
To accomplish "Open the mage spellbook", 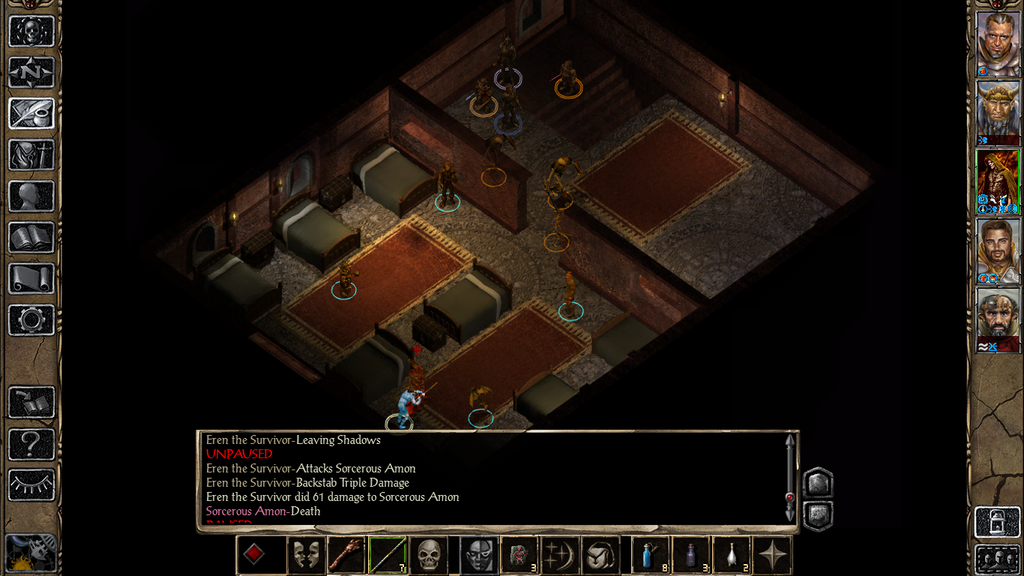I will (31, 237).
